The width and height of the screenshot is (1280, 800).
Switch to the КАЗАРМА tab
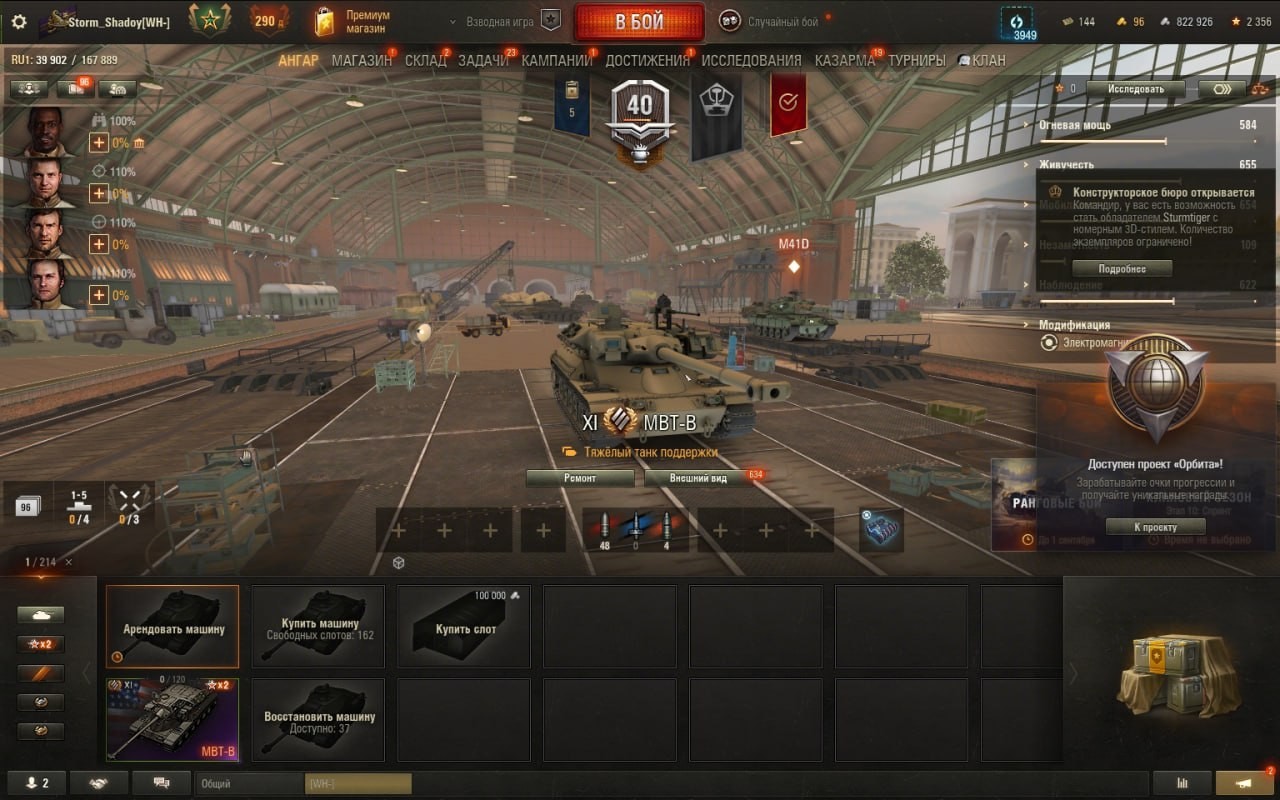pos(844,60)
